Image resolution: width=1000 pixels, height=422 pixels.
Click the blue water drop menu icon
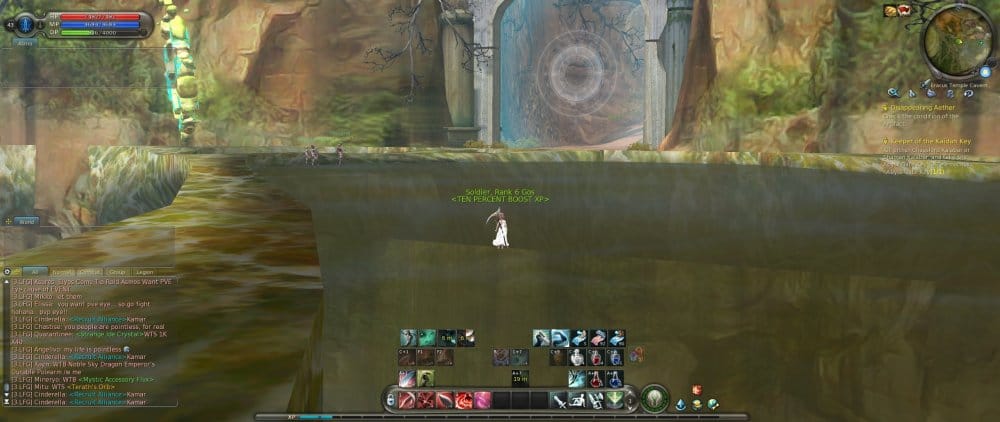(680, 404)
